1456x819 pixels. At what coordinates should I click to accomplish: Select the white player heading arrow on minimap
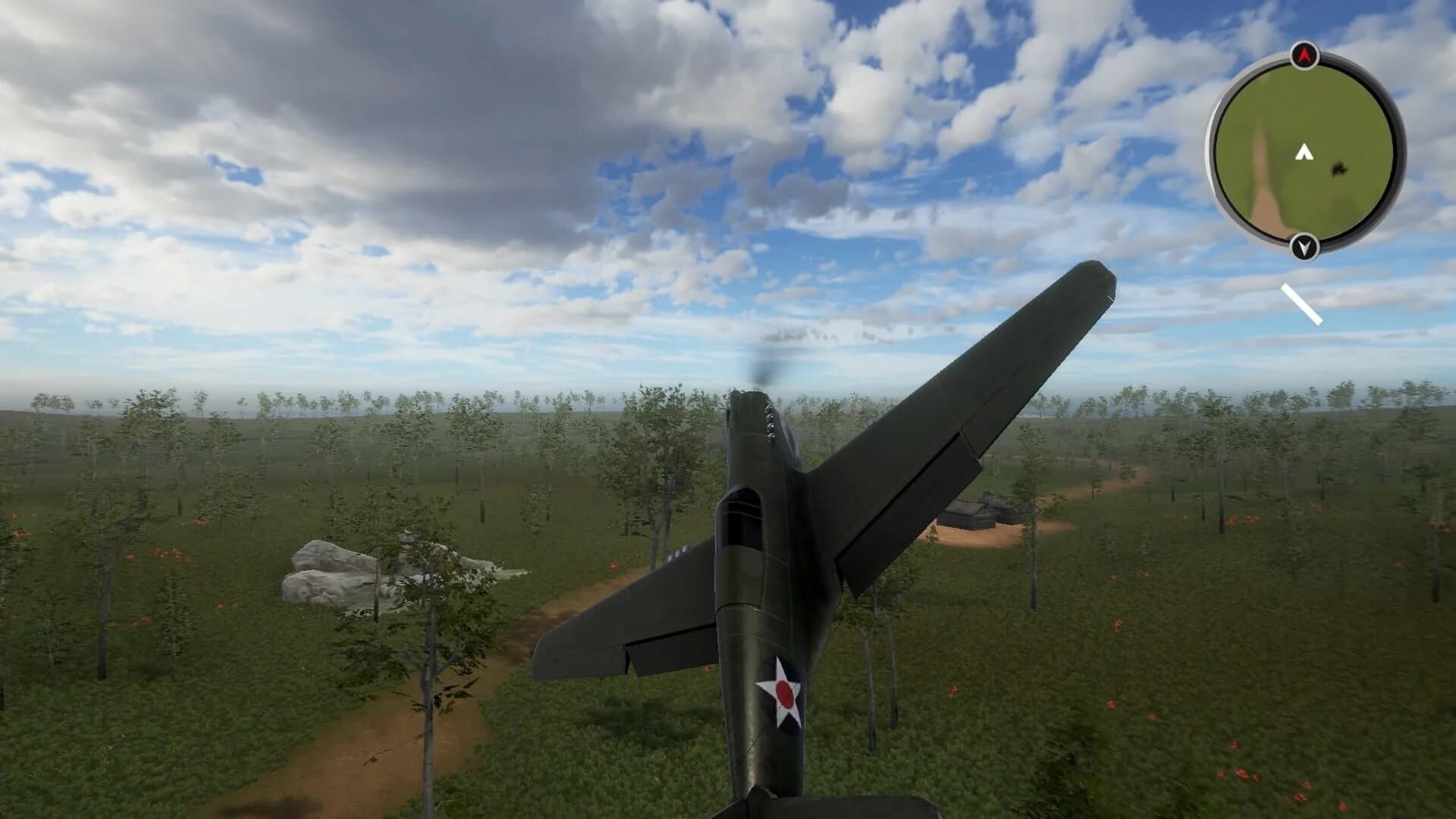pos(1304,151)
